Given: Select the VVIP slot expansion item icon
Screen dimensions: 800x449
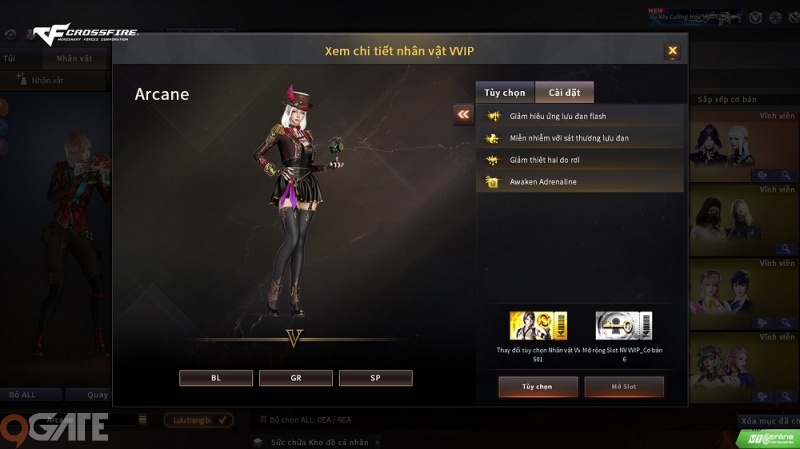Looking at the screenshot, I should (x=624, y=326).
